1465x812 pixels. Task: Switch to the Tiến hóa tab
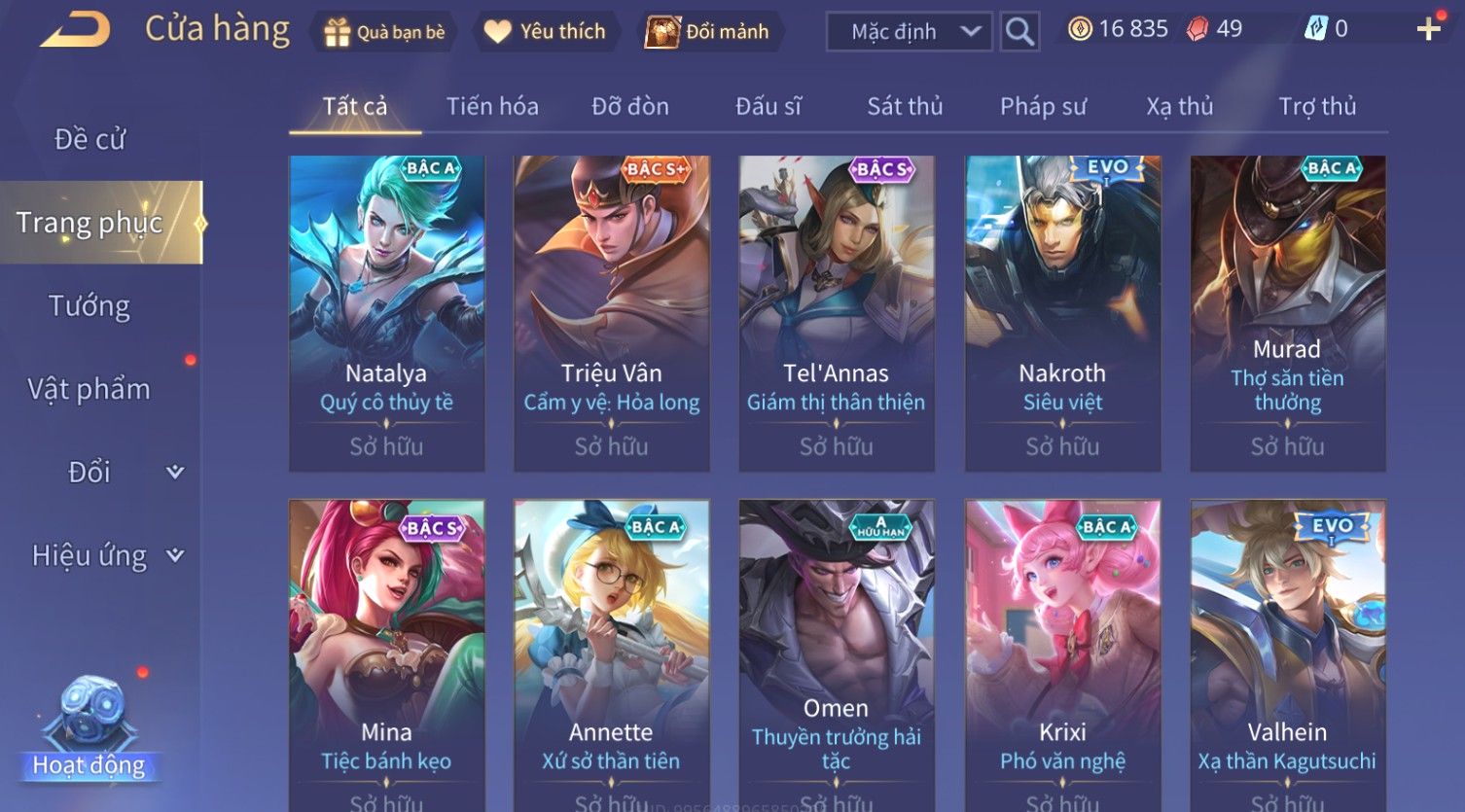pyautogui.click(x=492, y=106)
